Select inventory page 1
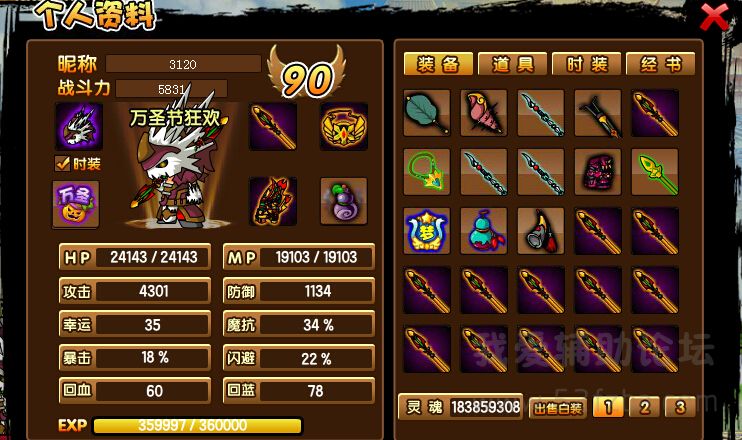This screenshot has height=440, width=742. [x=609, y=407]
